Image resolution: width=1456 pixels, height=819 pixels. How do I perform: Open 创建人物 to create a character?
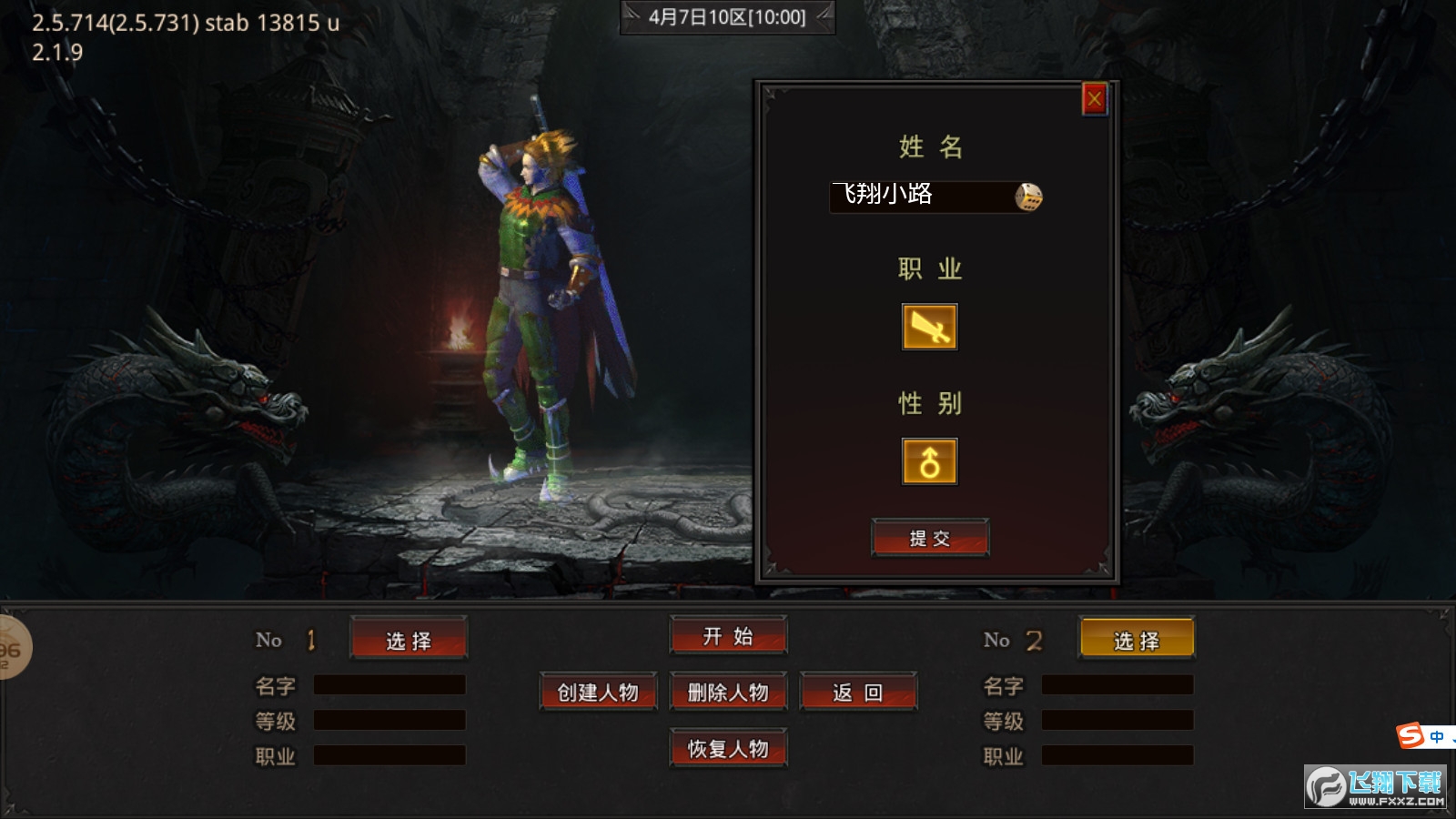point(598,693)
